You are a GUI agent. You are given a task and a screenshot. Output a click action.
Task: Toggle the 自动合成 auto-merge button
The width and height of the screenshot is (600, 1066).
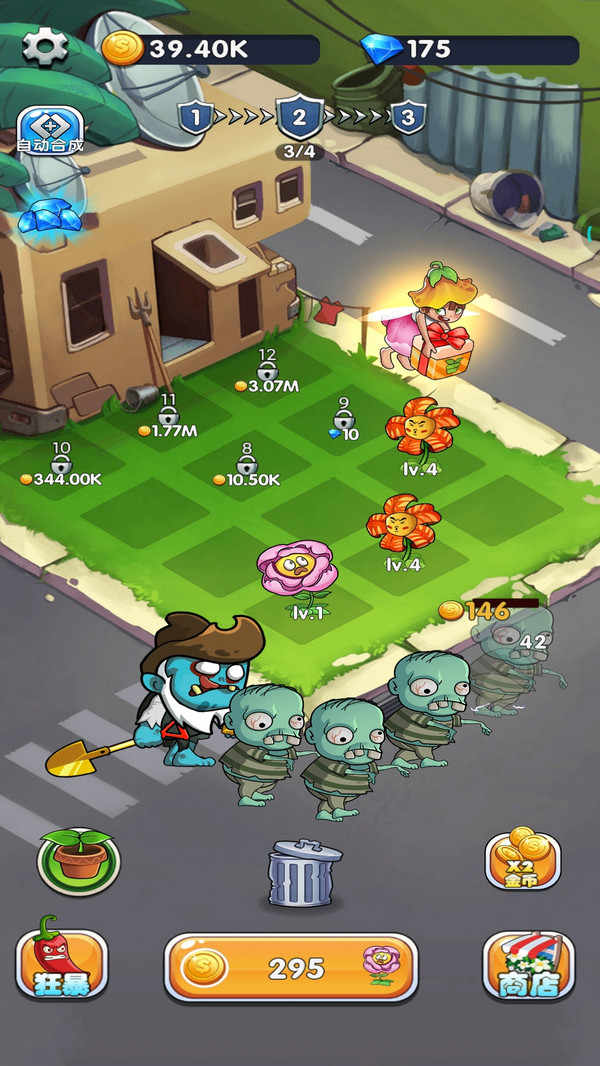[49, 130]
